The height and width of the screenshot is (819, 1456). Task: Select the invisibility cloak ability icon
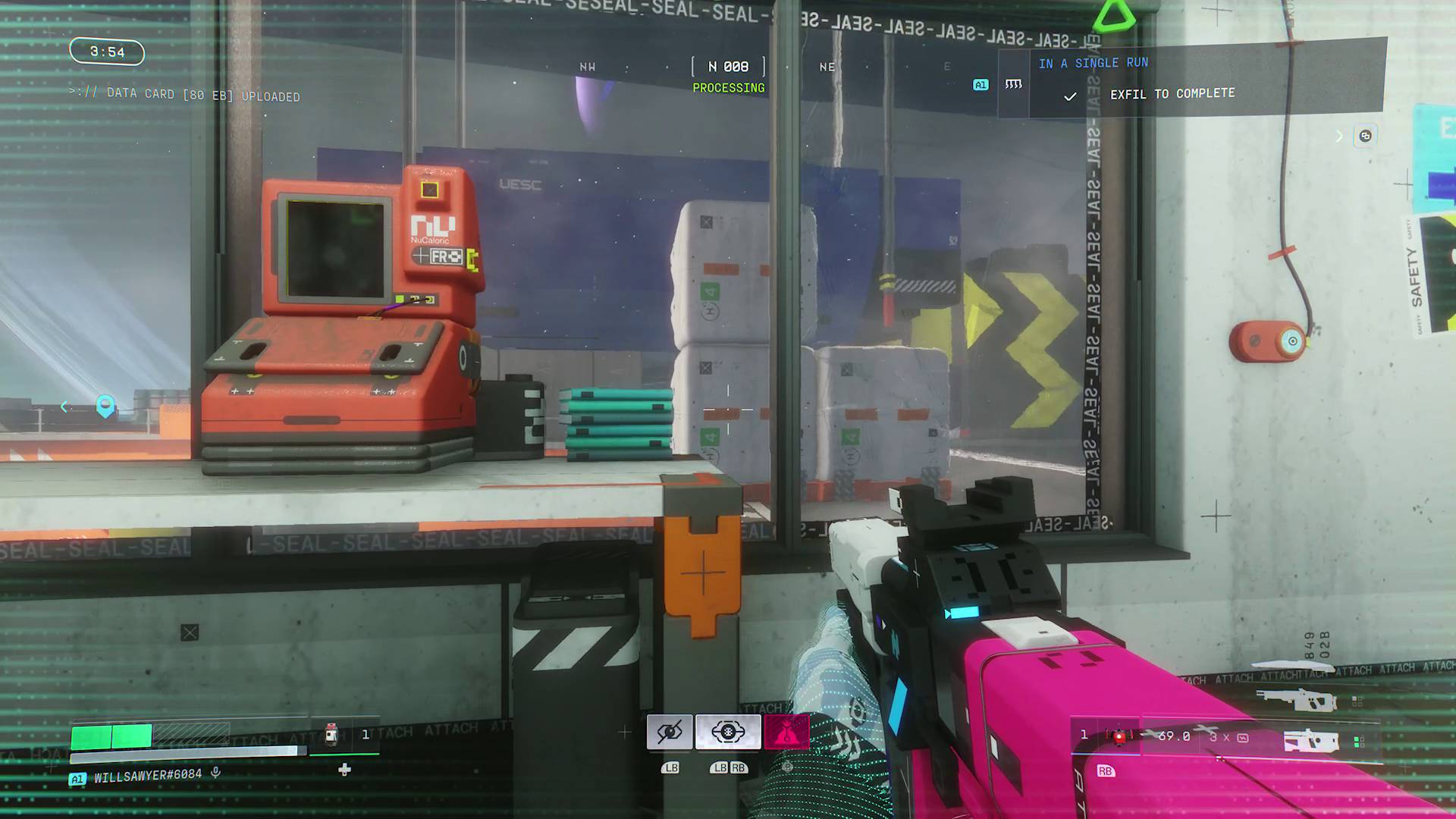[x=669, y=730]
